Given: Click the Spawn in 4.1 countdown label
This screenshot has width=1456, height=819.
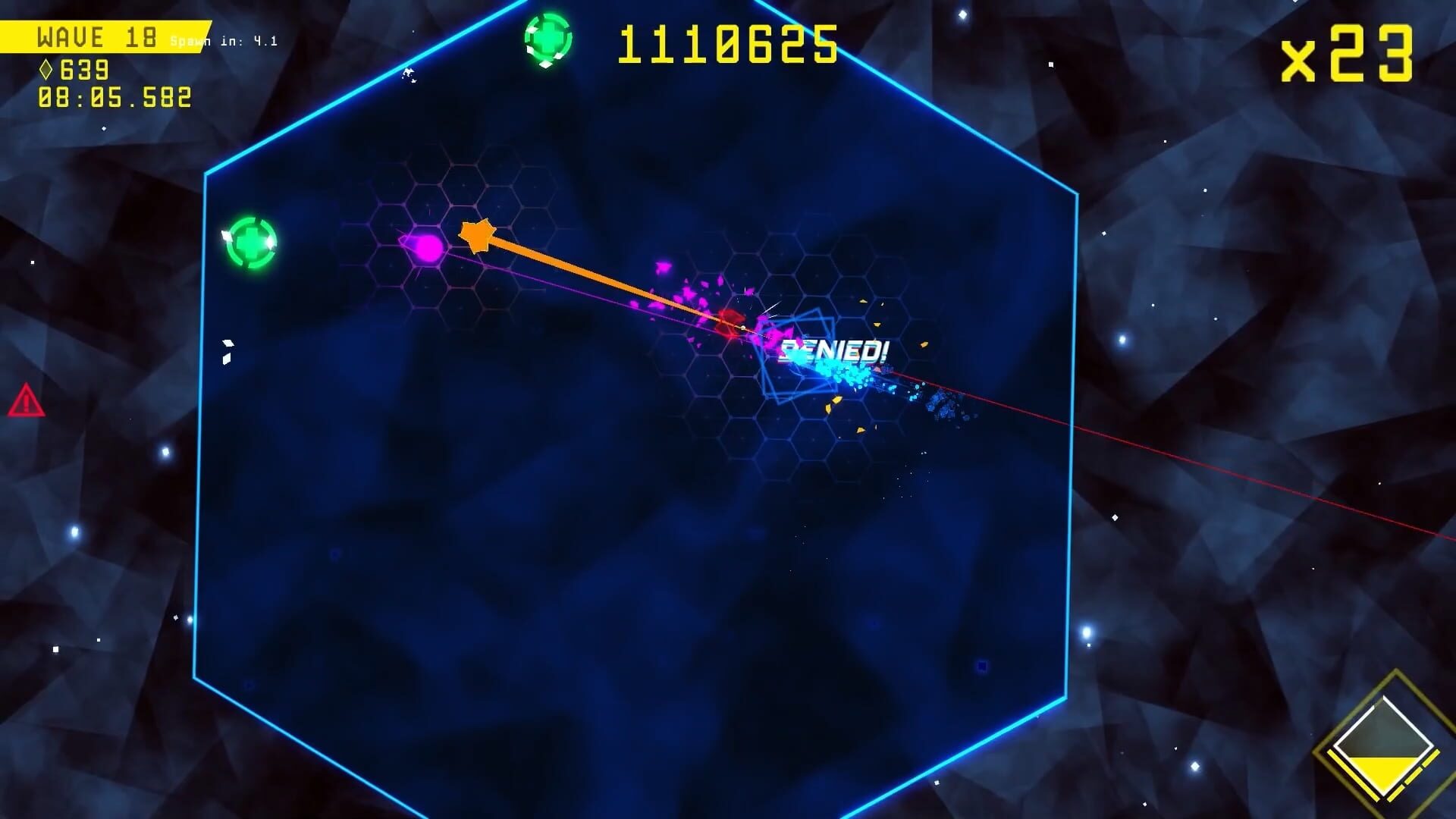Looking at the screenshot, I should click(222, 42).
